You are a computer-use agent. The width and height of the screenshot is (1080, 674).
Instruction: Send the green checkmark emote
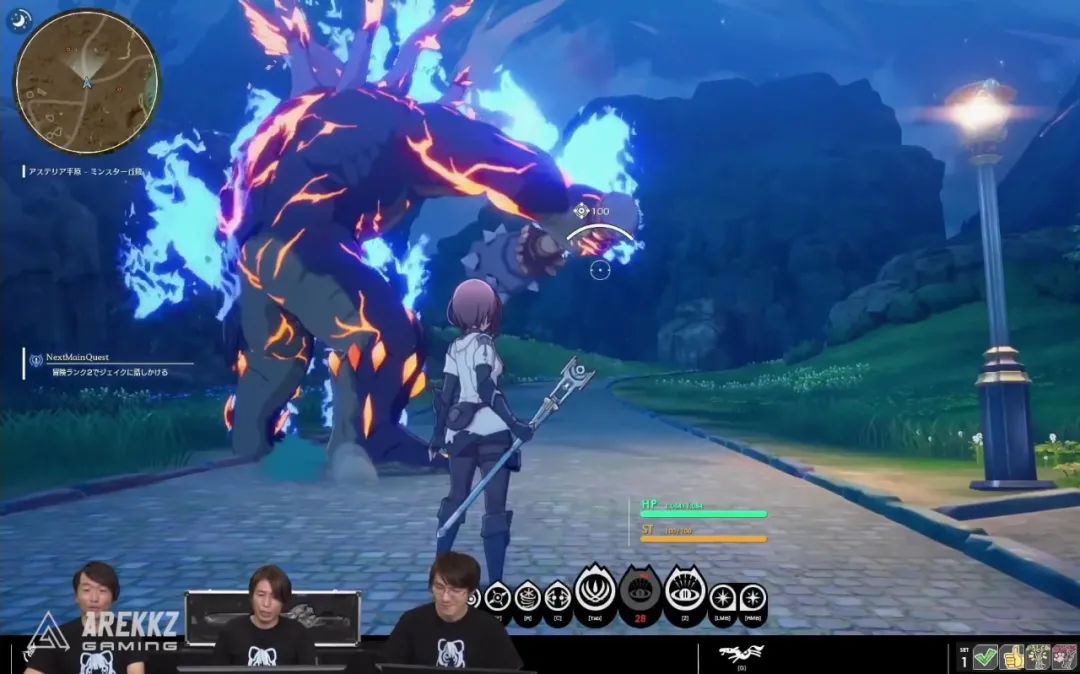point(985,657)
